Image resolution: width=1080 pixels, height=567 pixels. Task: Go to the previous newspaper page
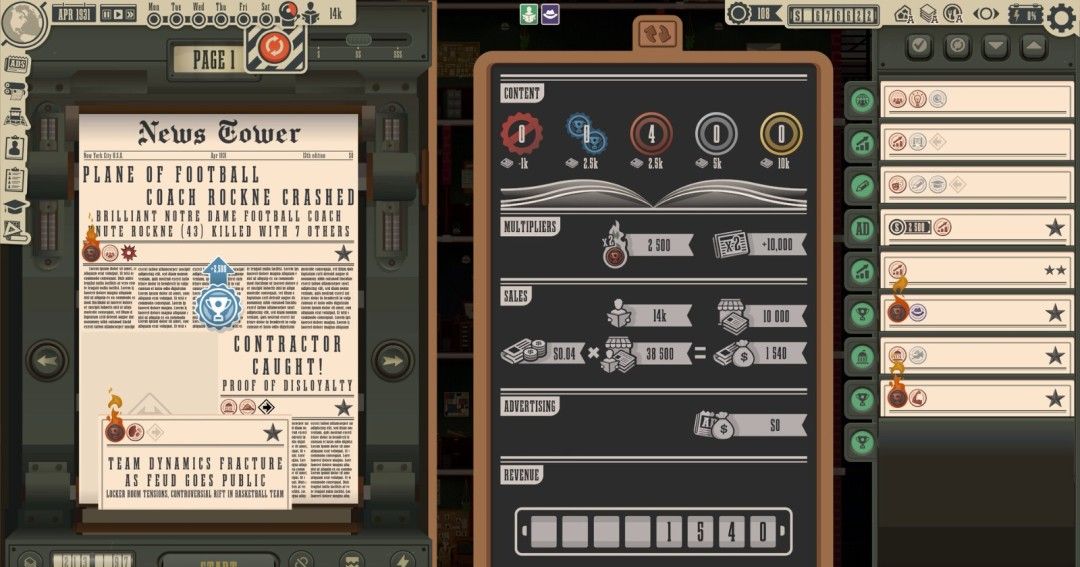[x=46, y=360]
